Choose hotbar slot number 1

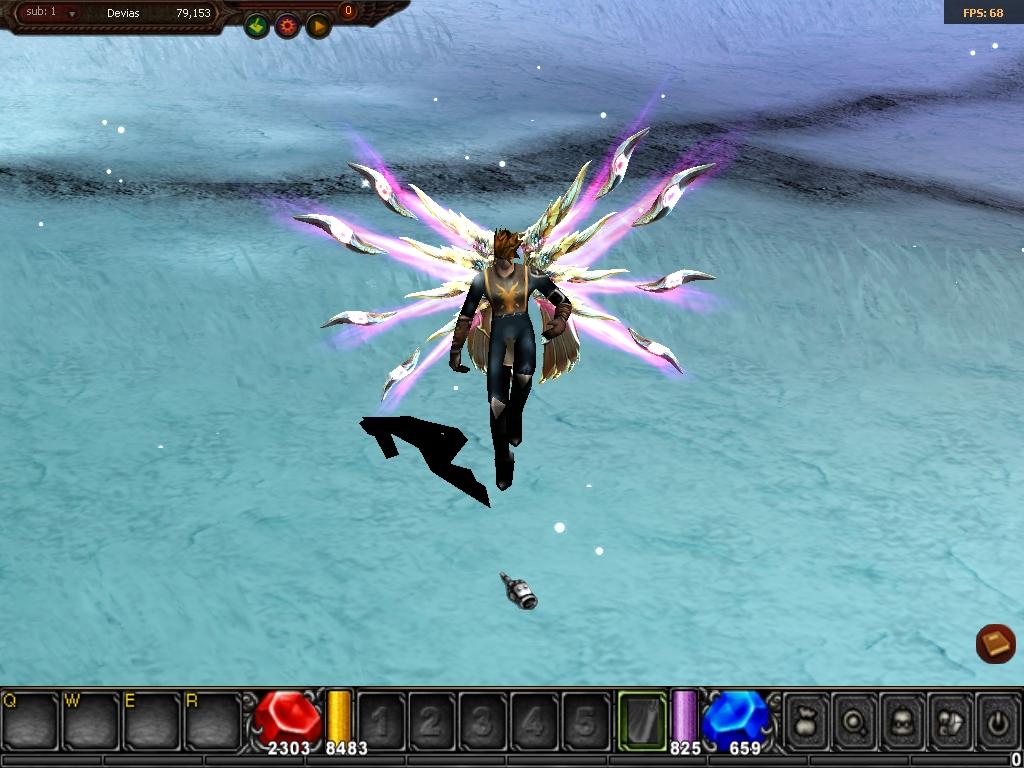click(x=381, y=720)
